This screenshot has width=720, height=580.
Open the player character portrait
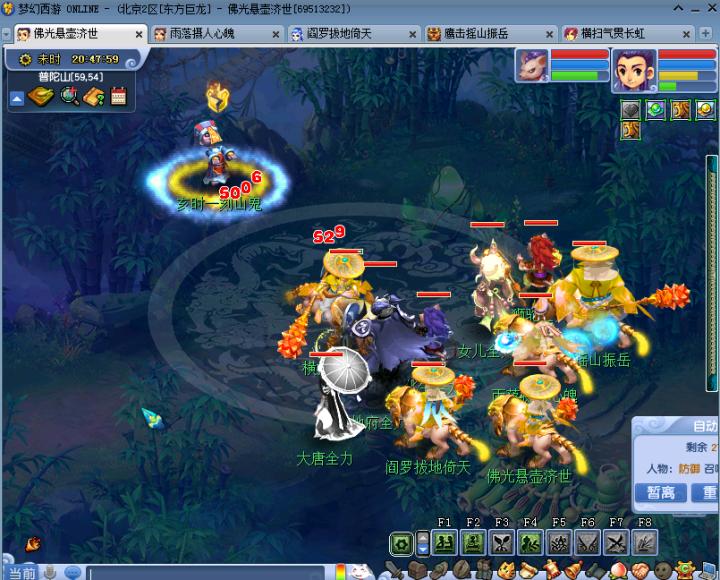(634, 68)
